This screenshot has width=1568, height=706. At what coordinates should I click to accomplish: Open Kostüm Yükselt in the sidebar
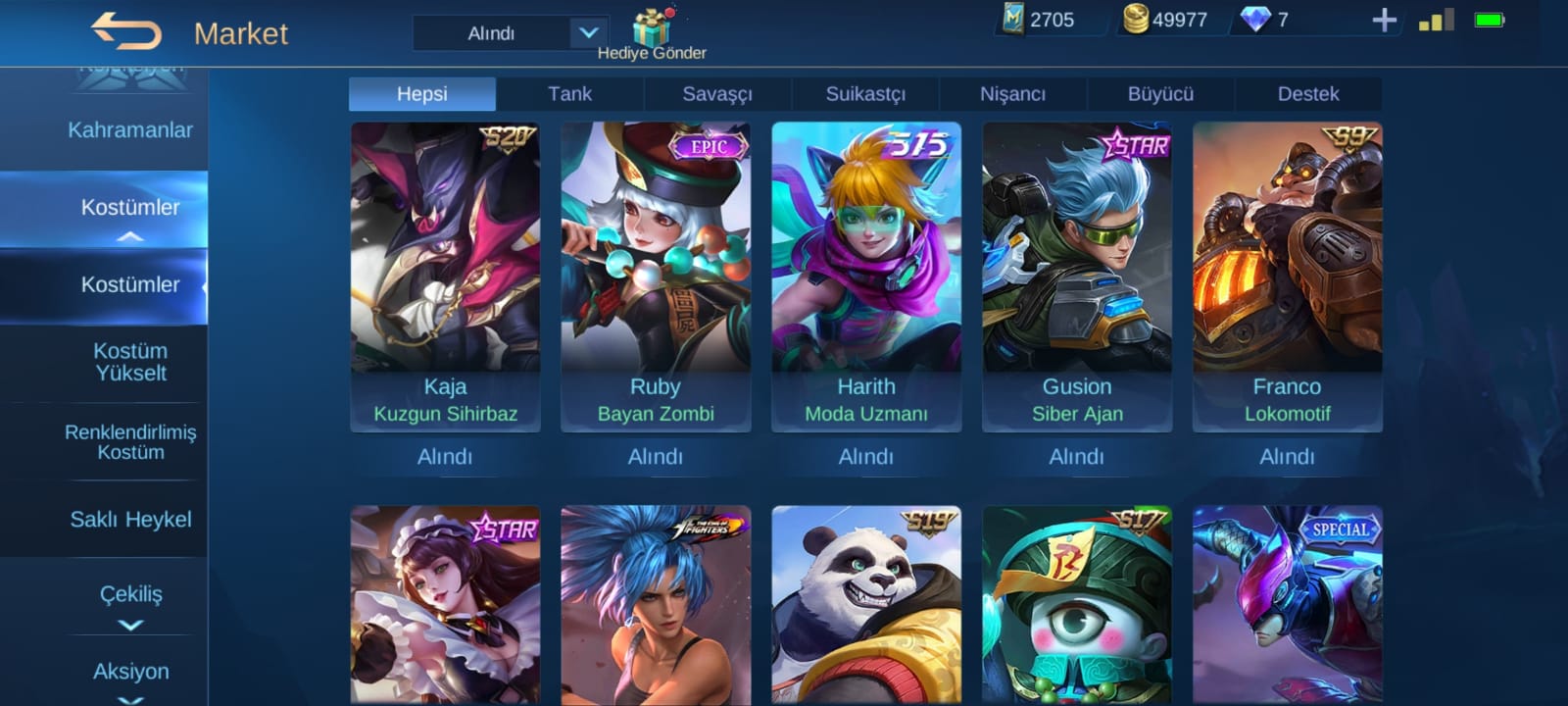[130, 362]
